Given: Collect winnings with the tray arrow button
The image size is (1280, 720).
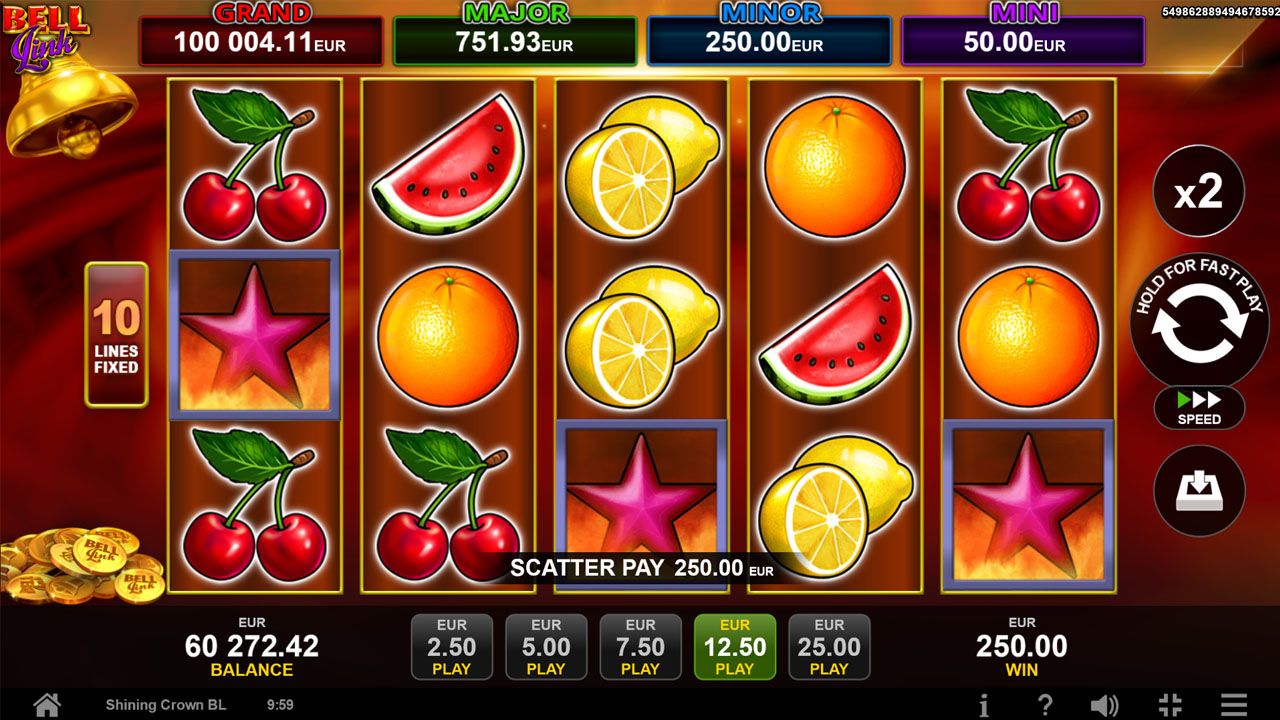Looking at the screenshot, I should pyautogui.click(x=1199, y=490).
